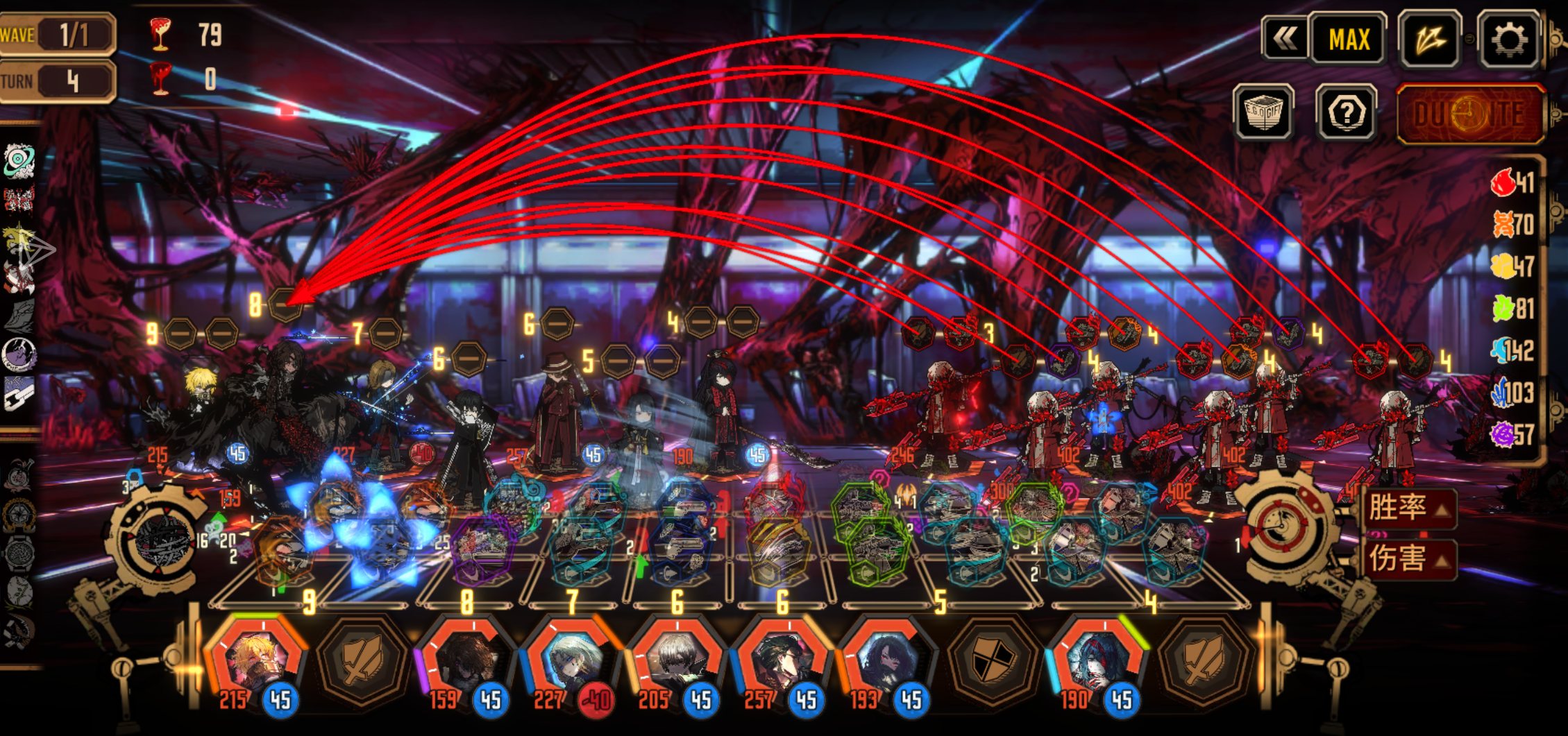Select the 胜率 win rate button
The width and height of the screenshot is (1568, 736).
[x=1408, y=508]
